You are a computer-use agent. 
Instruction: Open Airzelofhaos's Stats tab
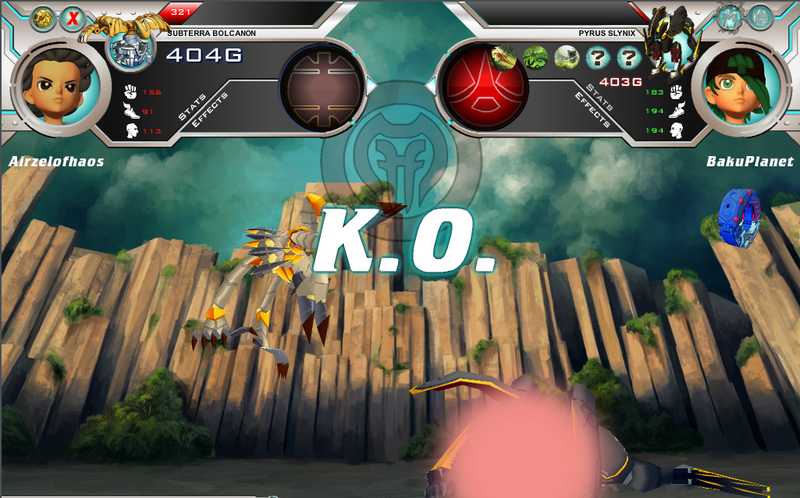point(192,109)
